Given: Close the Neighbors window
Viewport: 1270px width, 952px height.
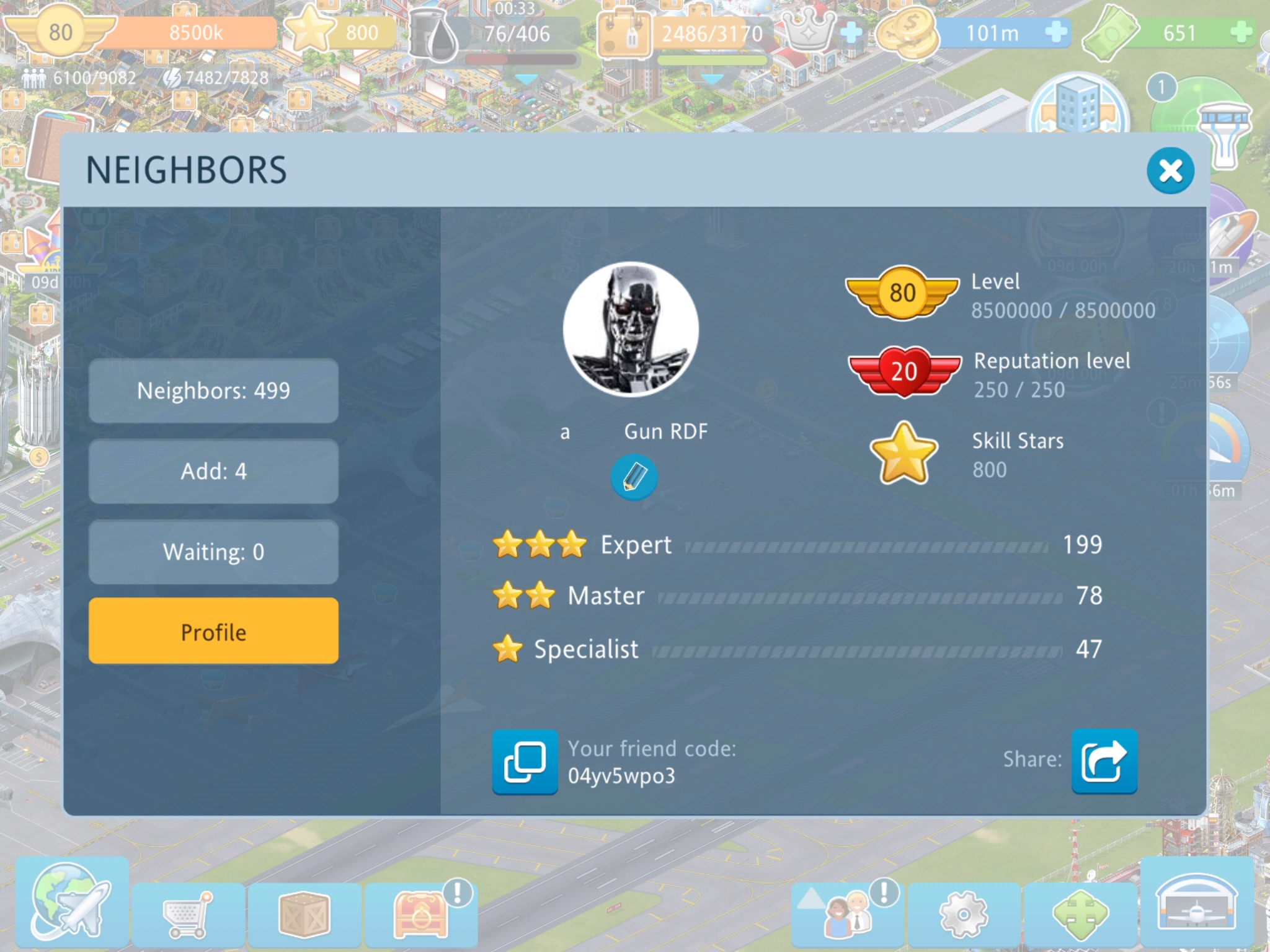Looking at the screenshot, I should tap(1170, 170).
